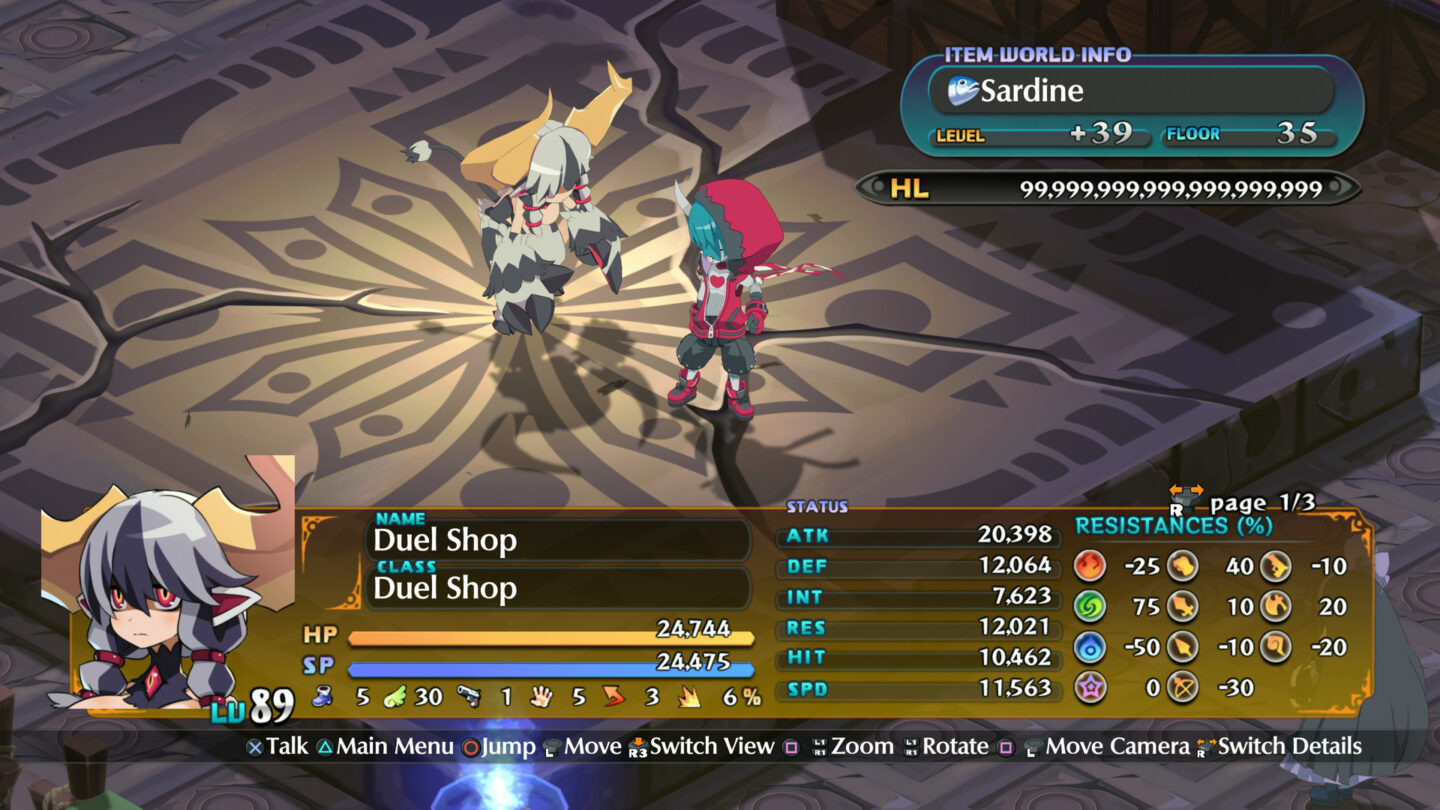This screenshot has width=1440, height=810.
Task: Select the Water resistance icon
Action: coord(1091,647)
